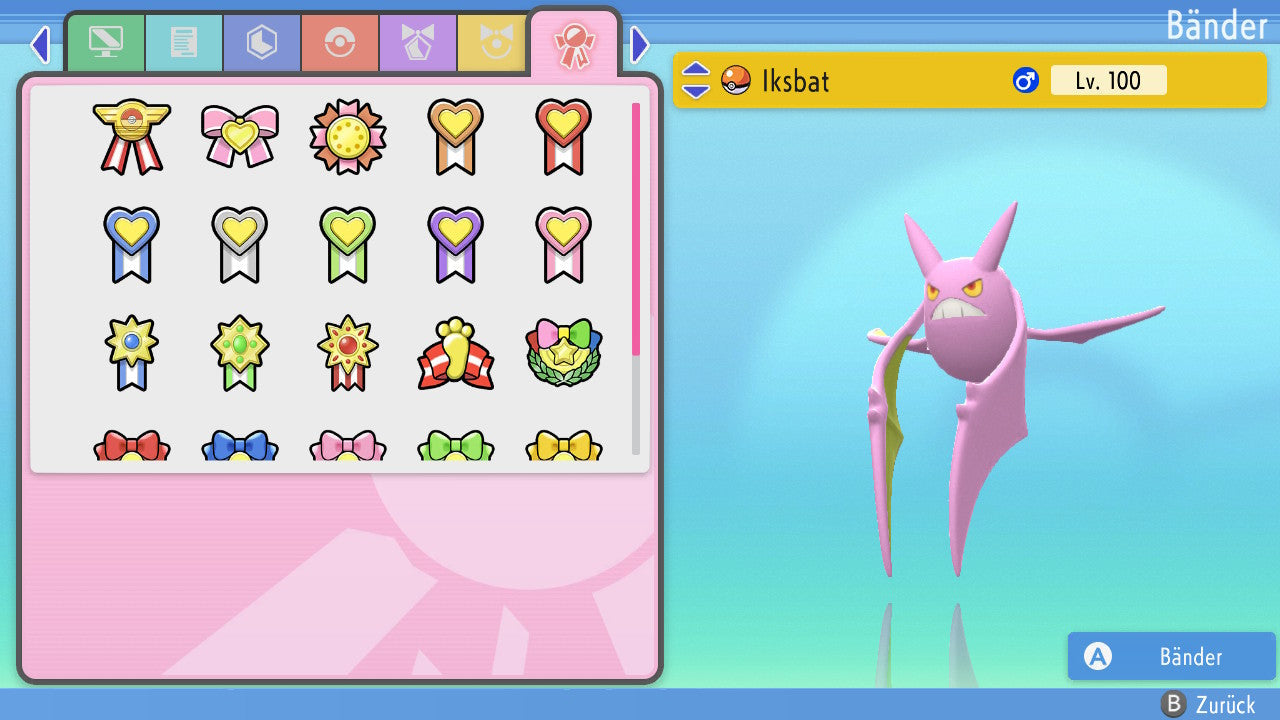1280x720 pixels.
Task: Click the pink ribbon list scrollbar
Action: 636,228
